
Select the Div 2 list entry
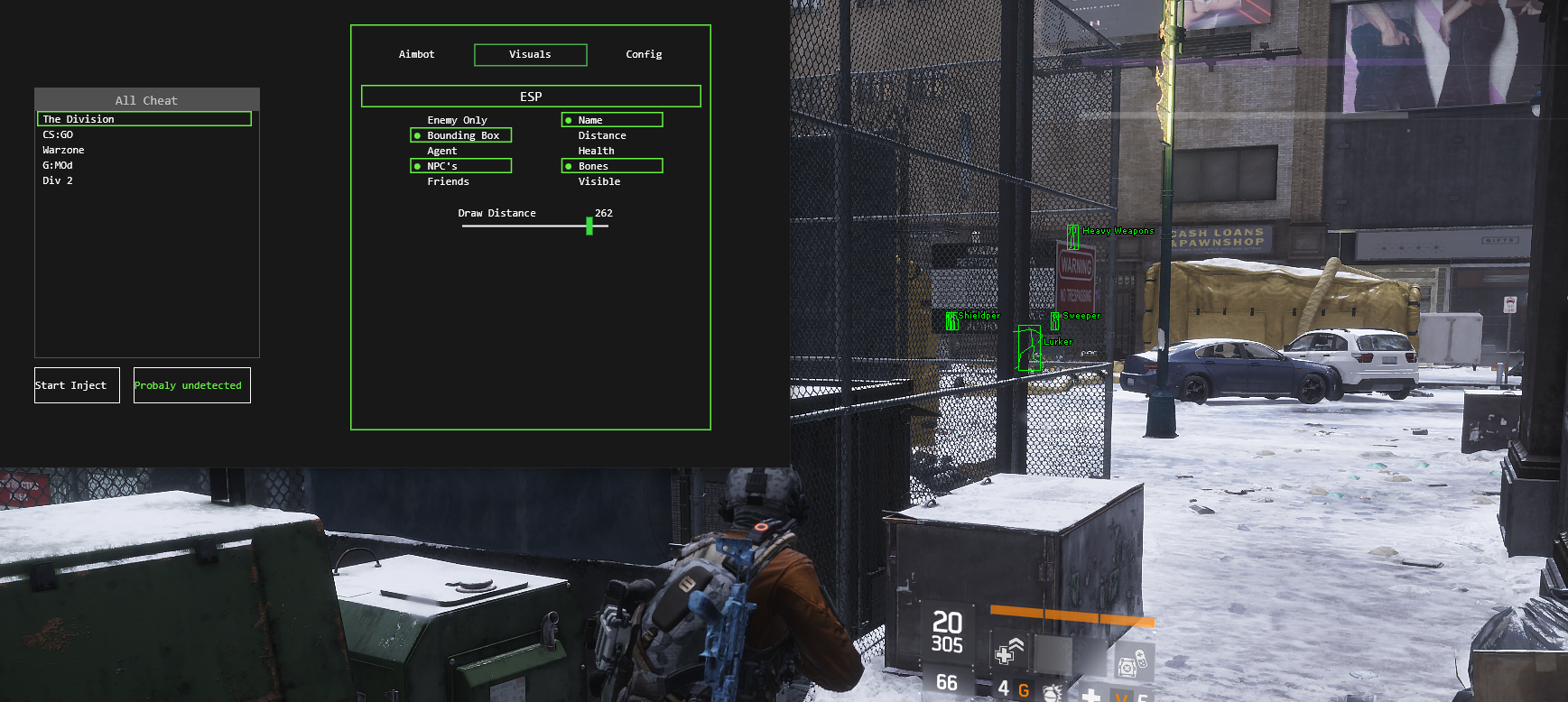(58, 180)
